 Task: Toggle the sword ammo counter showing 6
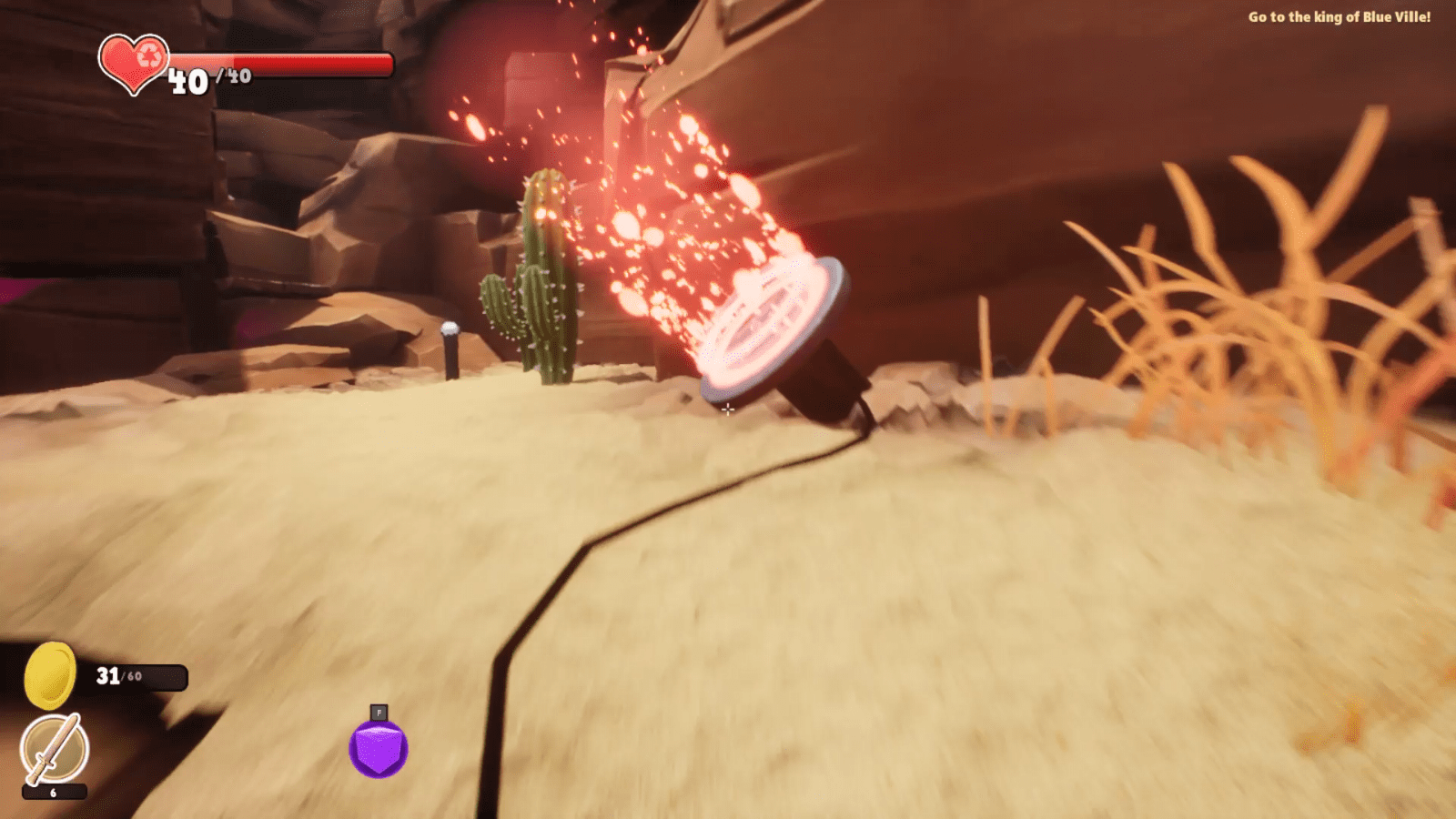(53, 794)
